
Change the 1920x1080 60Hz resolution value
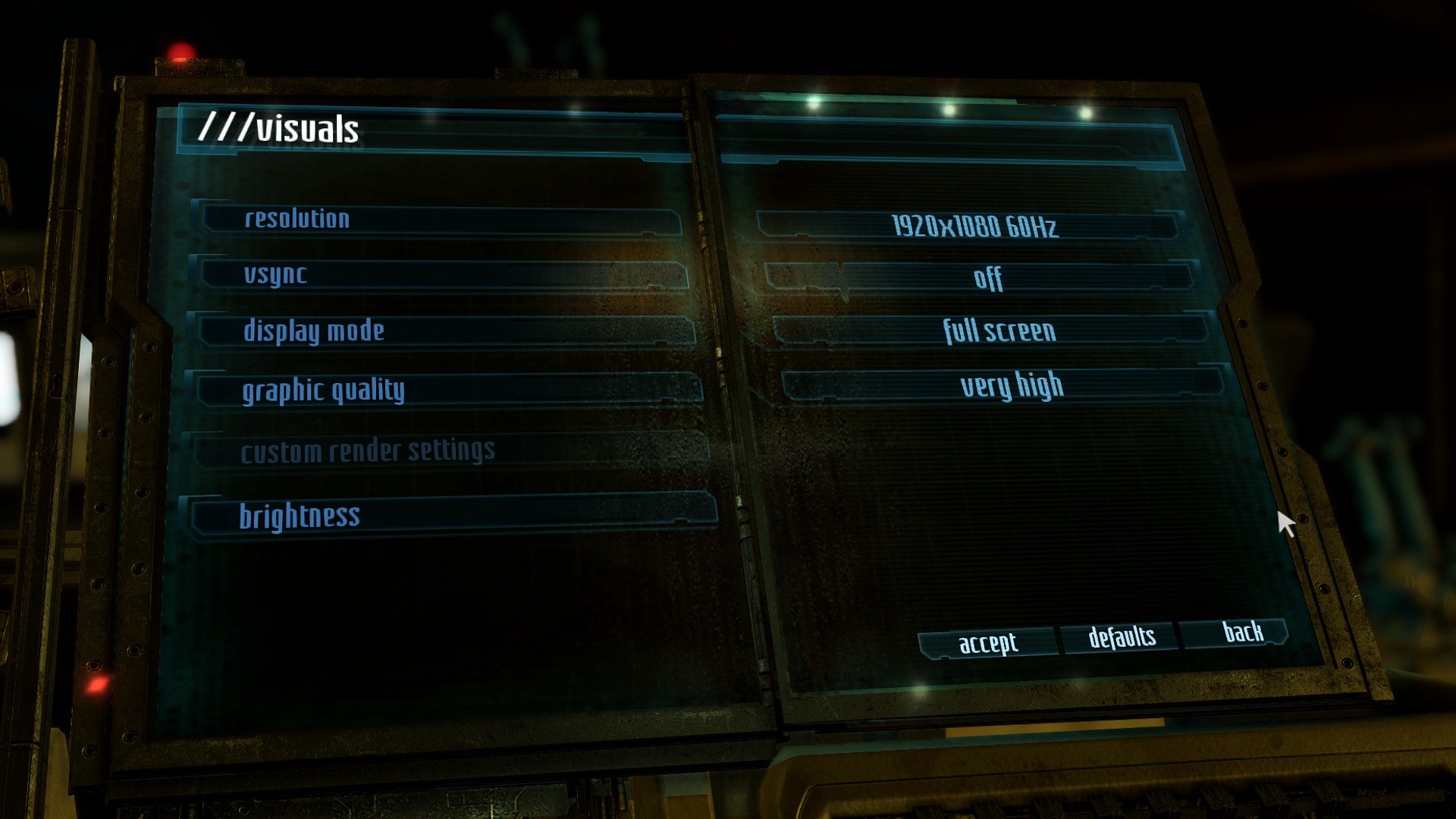pyautogui.click(x=973, y=226)
